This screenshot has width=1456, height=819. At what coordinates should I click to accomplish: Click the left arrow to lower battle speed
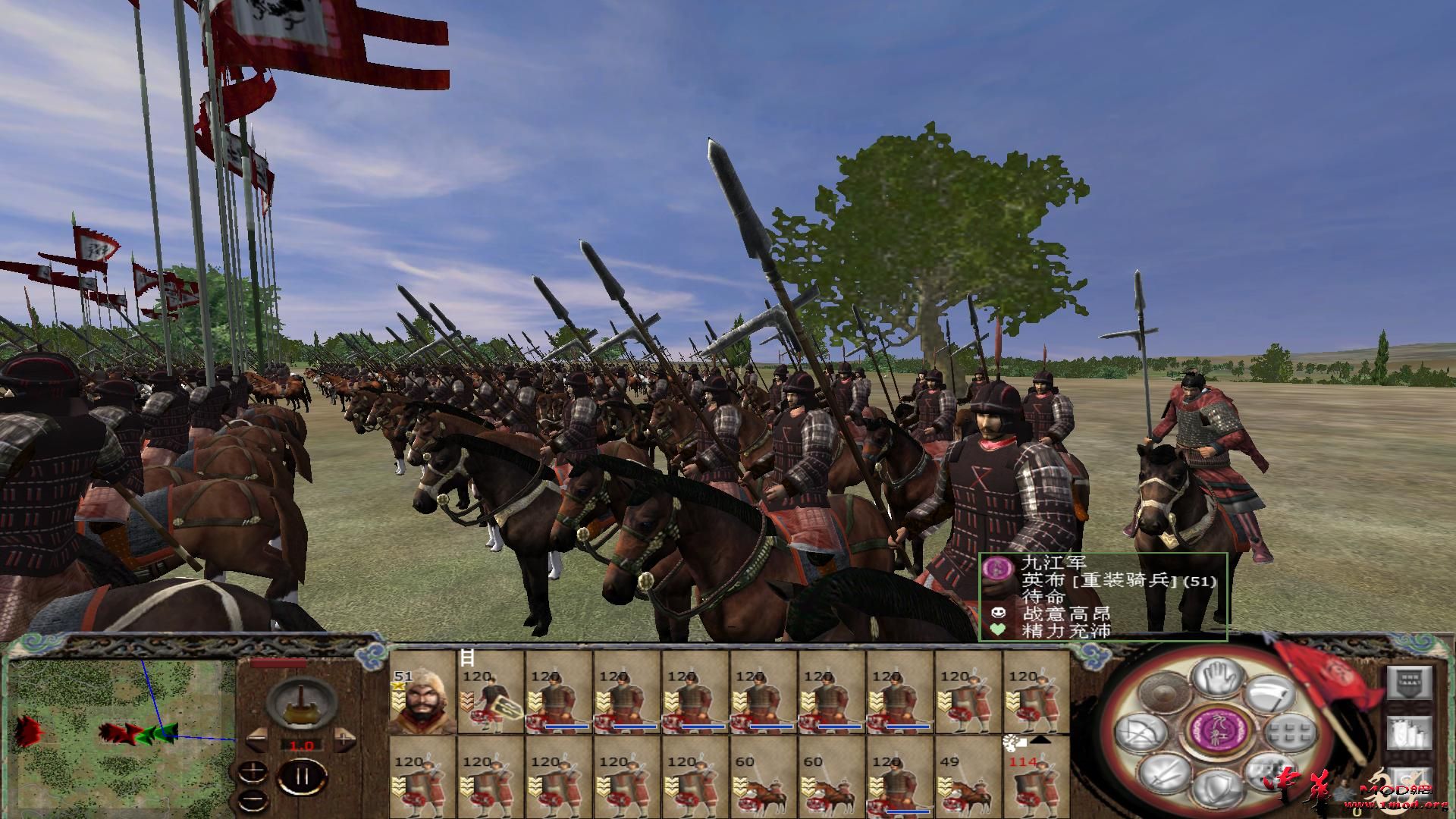(259, 739)
